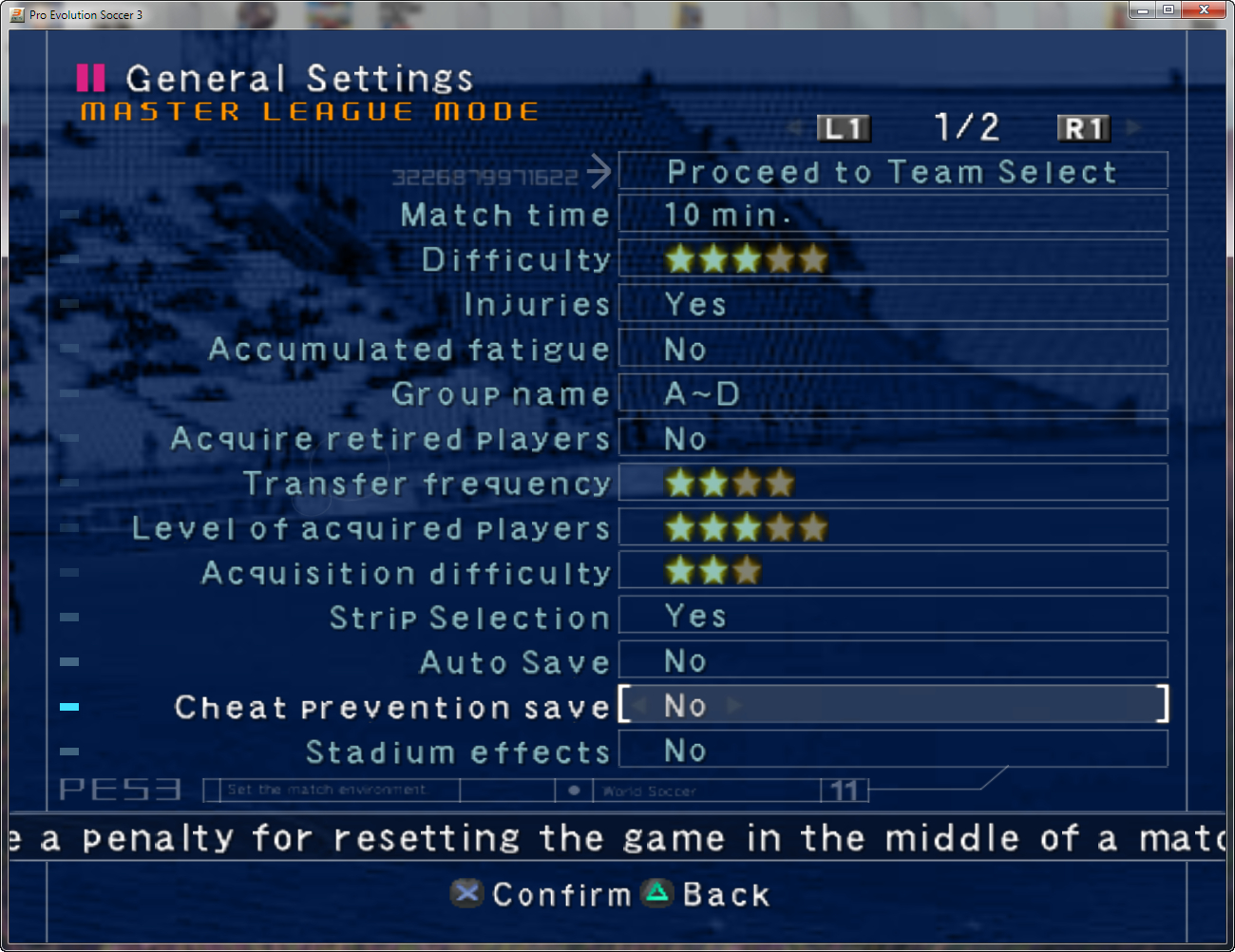Screen dimensions: 1235x952
Task: Click the right arrow on Cheat prevention save
Action: tap(734, 705)
